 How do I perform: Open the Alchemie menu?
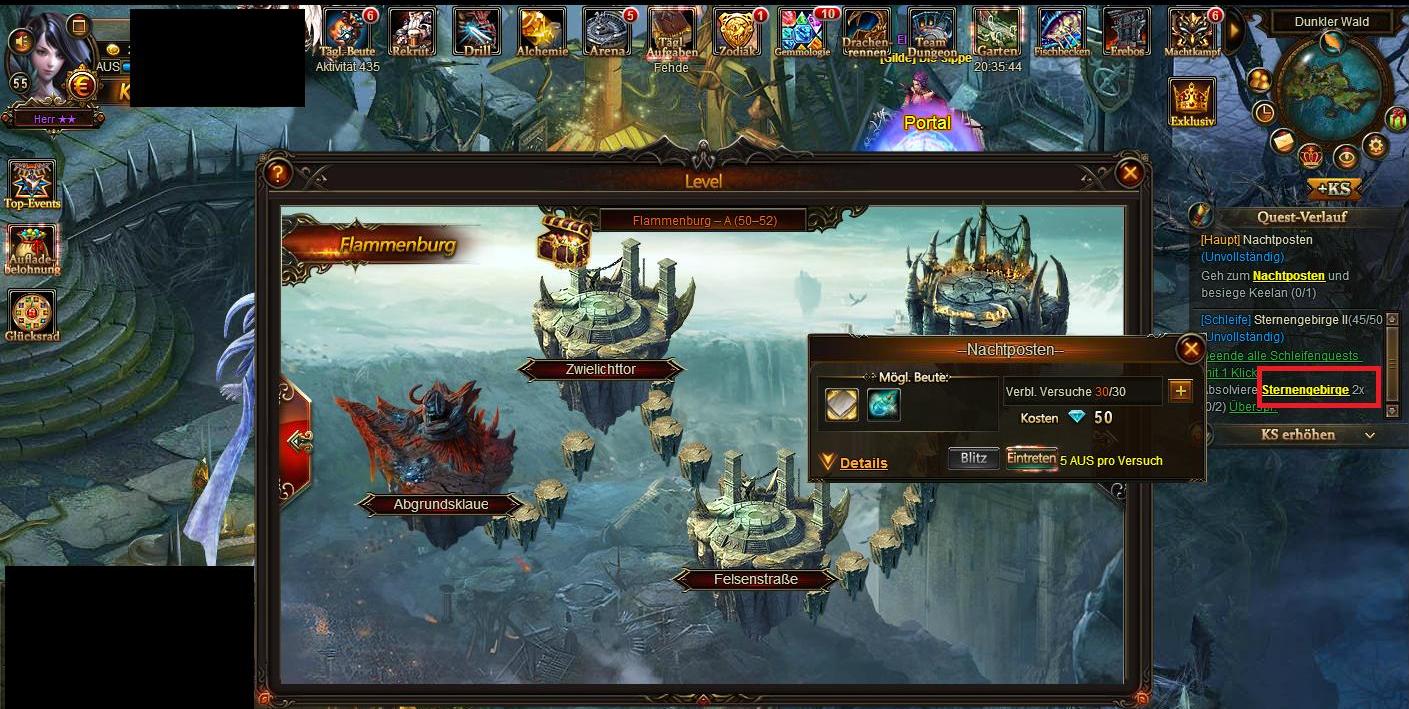click(543, 33)
